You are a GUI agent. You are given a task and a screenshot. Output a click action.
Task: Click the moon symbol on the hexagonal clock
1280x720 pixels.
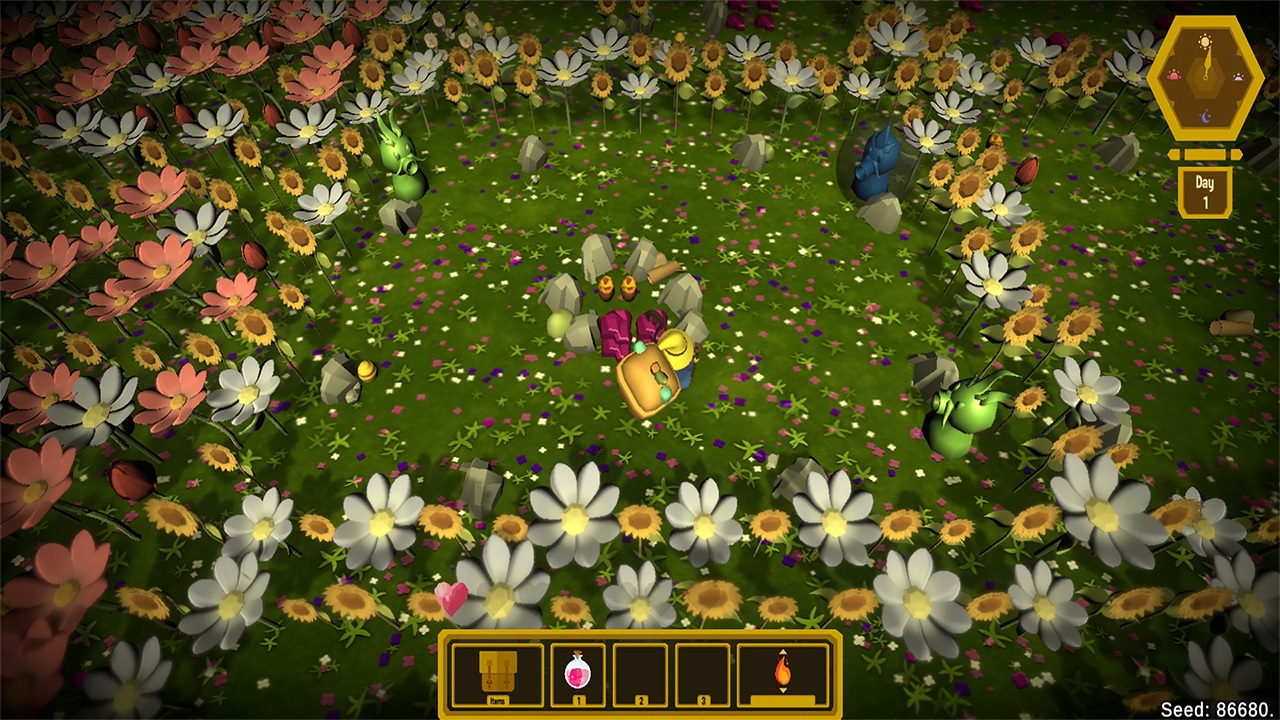click(1205, 116)
